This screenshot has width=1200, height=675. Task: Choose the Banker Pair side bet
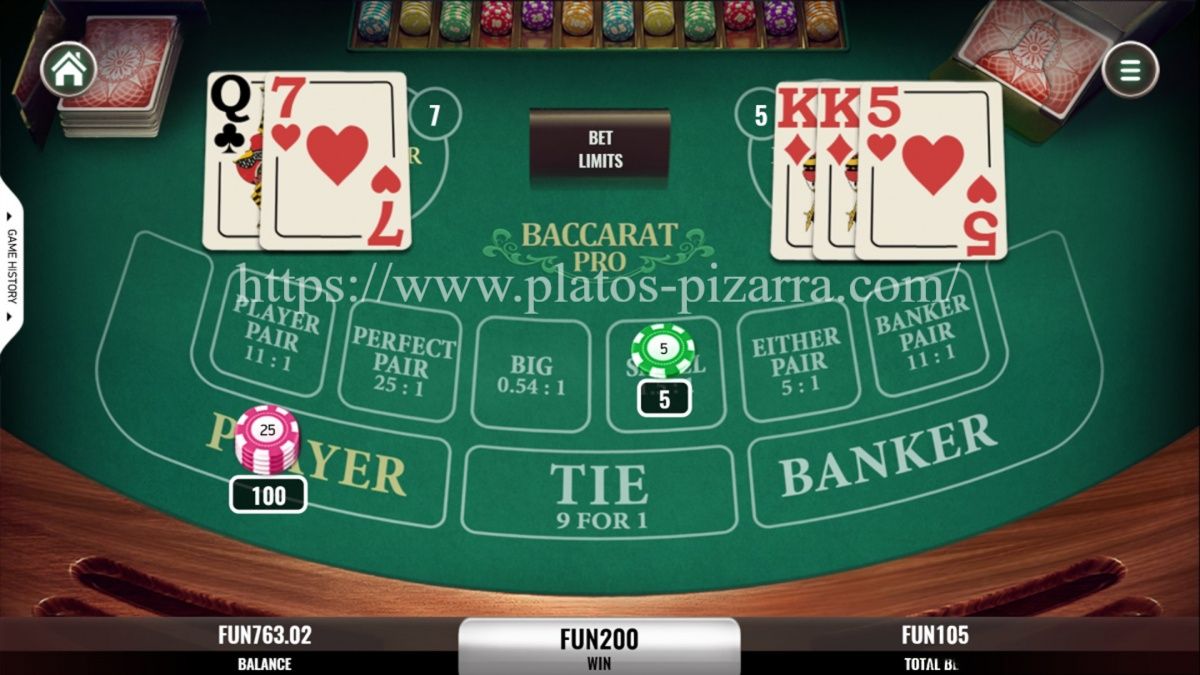922,331
